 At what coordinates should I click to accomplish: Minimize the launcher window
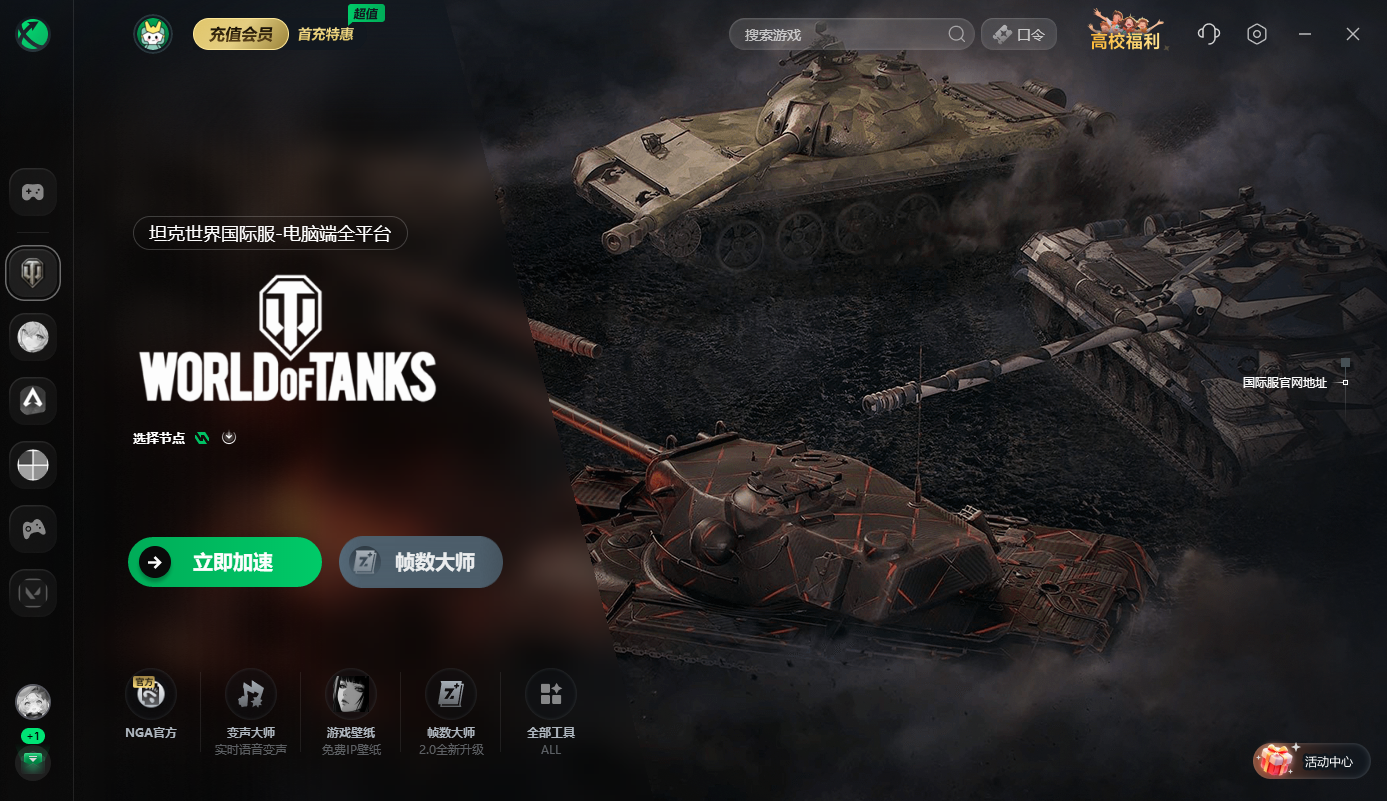[x=1305, y=34]
